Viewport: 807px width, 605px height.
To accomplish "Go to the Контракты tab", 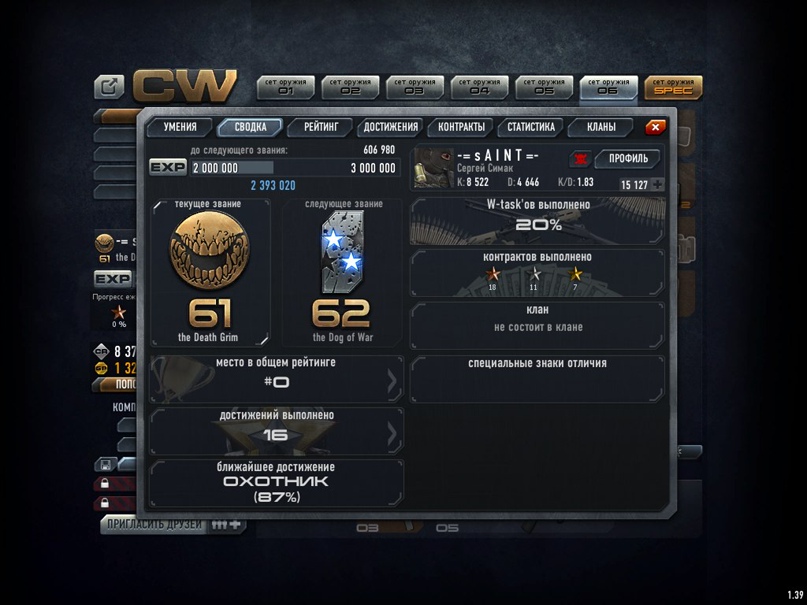I will pos(461,128).
